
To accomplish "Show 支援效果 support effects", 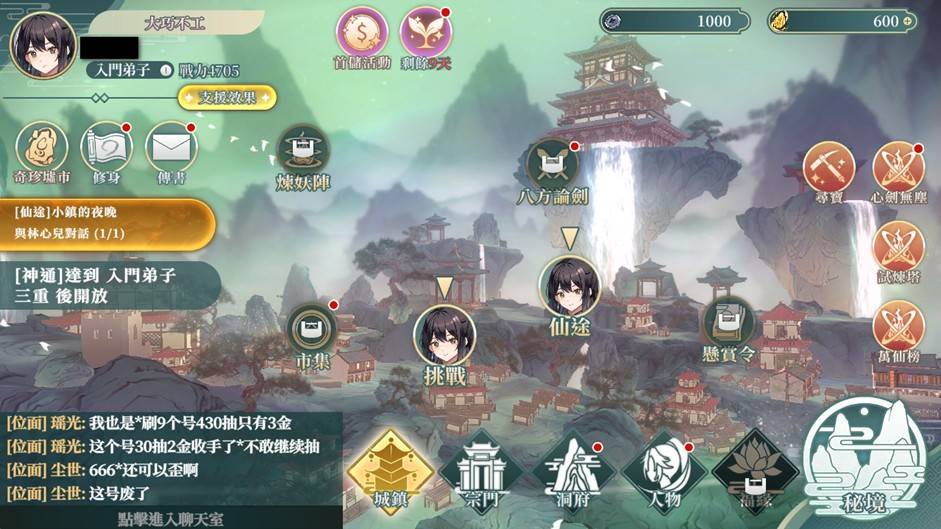I will pyautogui.click(x=227, y=98).
